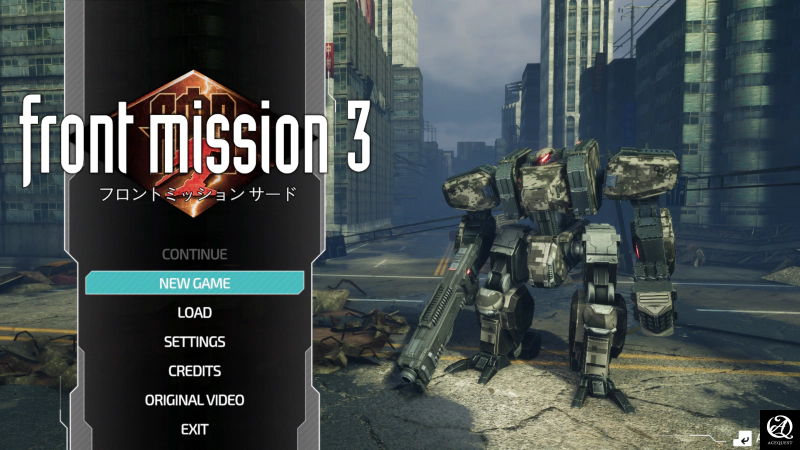
Task: Click EXIT to quit the game
Action: coord(194,429)
